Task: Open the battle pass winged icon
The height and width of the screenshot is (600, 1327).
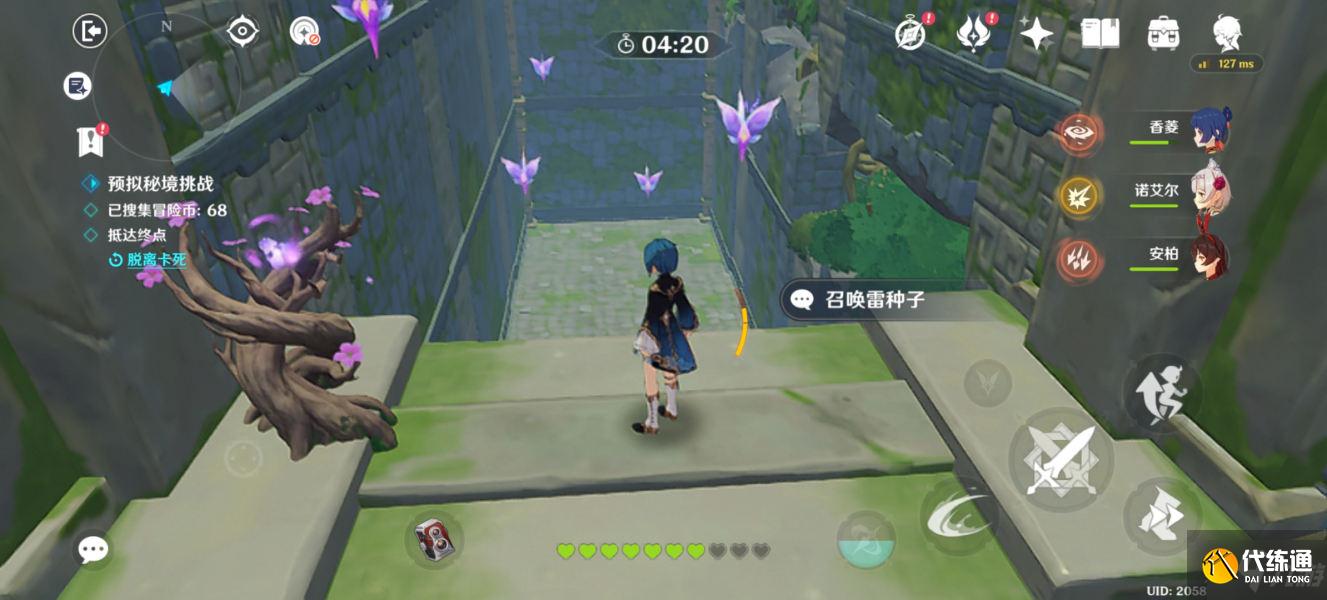Action: pos(972,33)
